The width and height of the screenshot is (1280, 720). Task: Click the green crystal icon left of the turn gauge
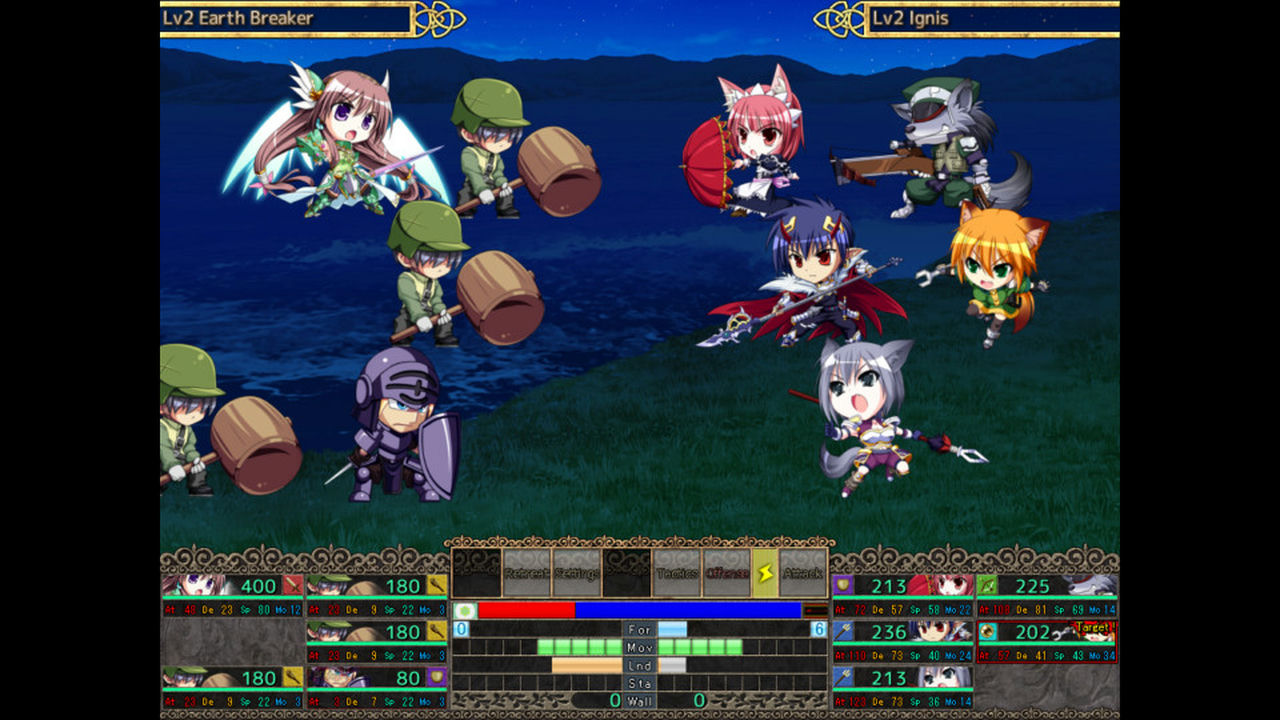(x=465, y=610)
